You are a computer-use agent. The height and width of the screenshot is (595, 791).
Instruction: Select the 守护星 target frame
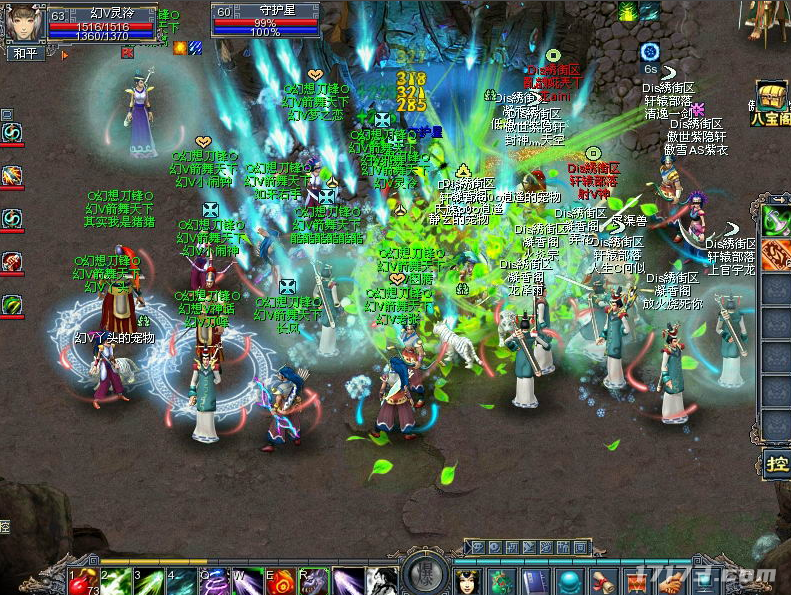265,21
